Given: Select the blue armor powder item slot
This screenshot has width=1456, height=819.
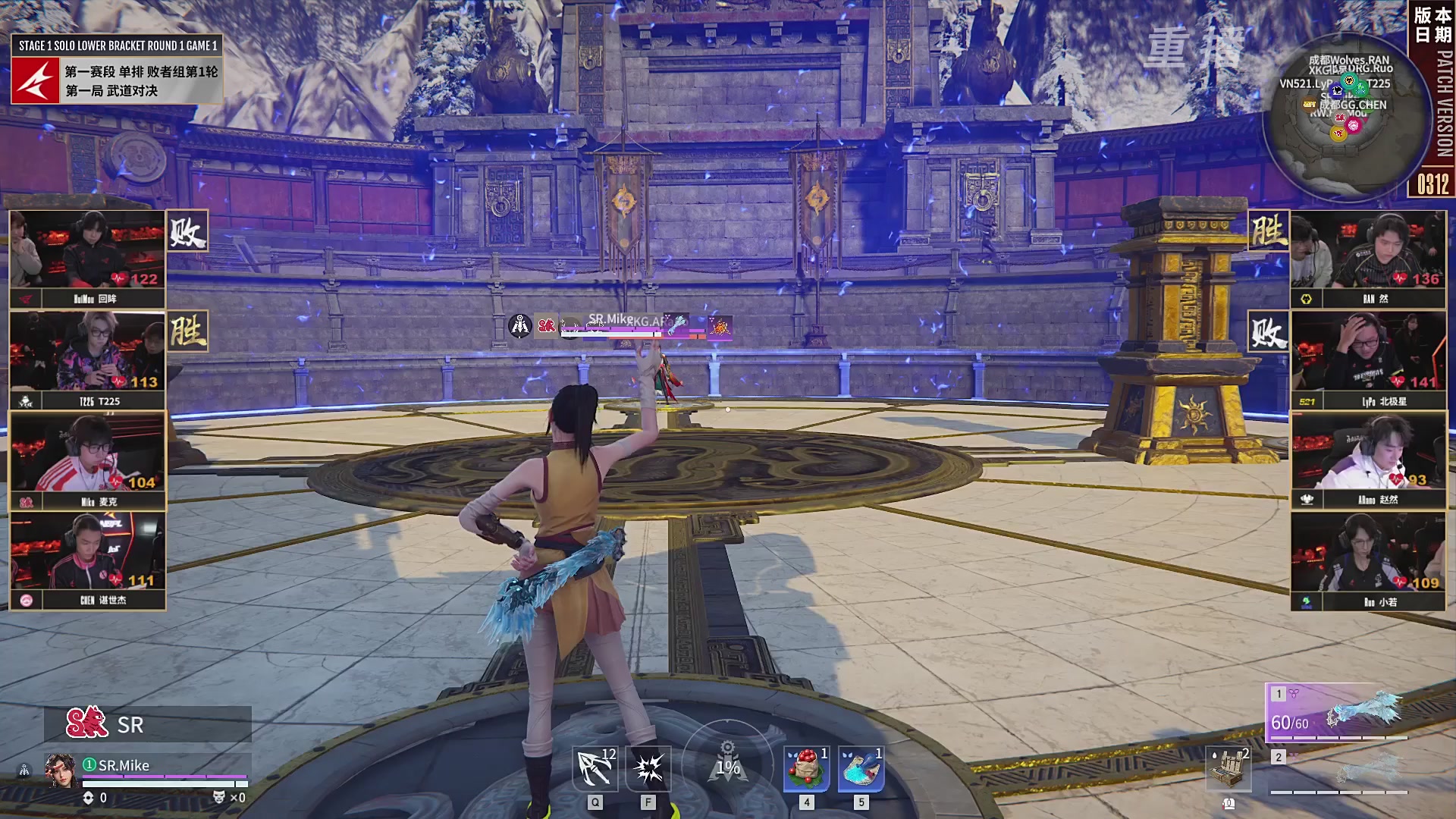Looking at the screenshot, I should pyautogui.click(x=861, y=769).
